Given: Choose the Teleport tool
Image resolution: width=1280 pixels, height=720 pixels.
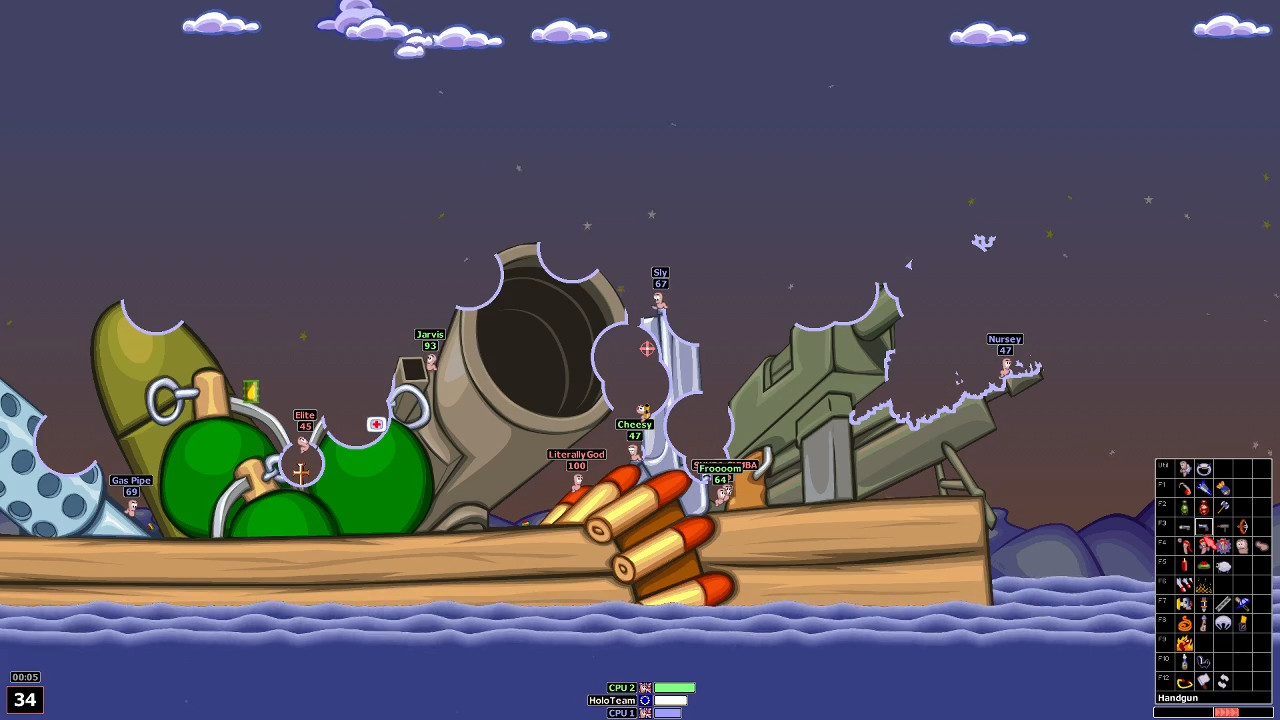Looking at the screenshot, I should coord(1242,623).
